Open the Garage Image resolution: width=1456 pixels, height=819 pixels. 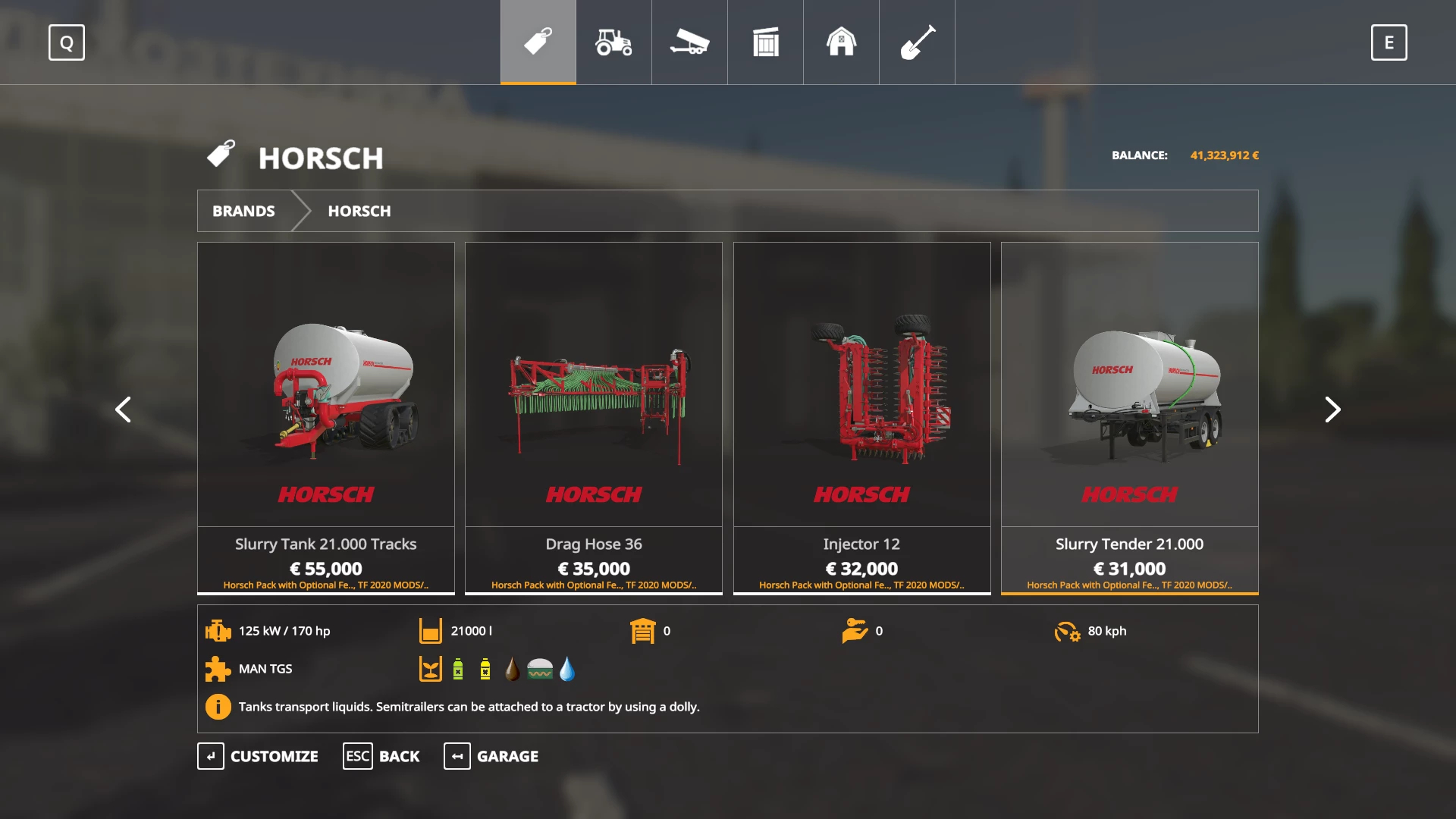491,756
